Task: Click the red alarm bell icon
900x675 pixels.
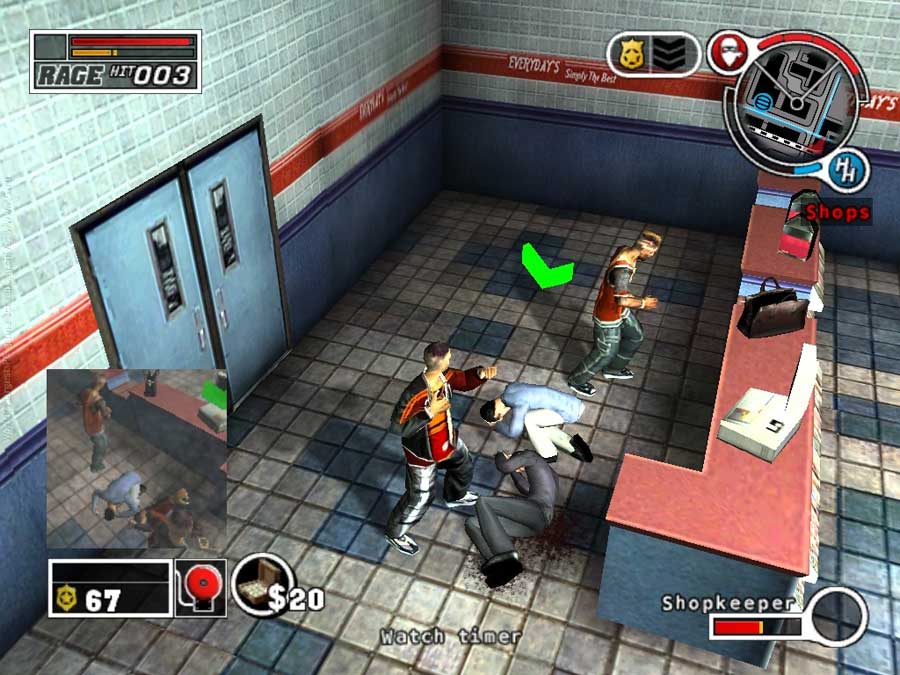Action: (x=200, y=586)
